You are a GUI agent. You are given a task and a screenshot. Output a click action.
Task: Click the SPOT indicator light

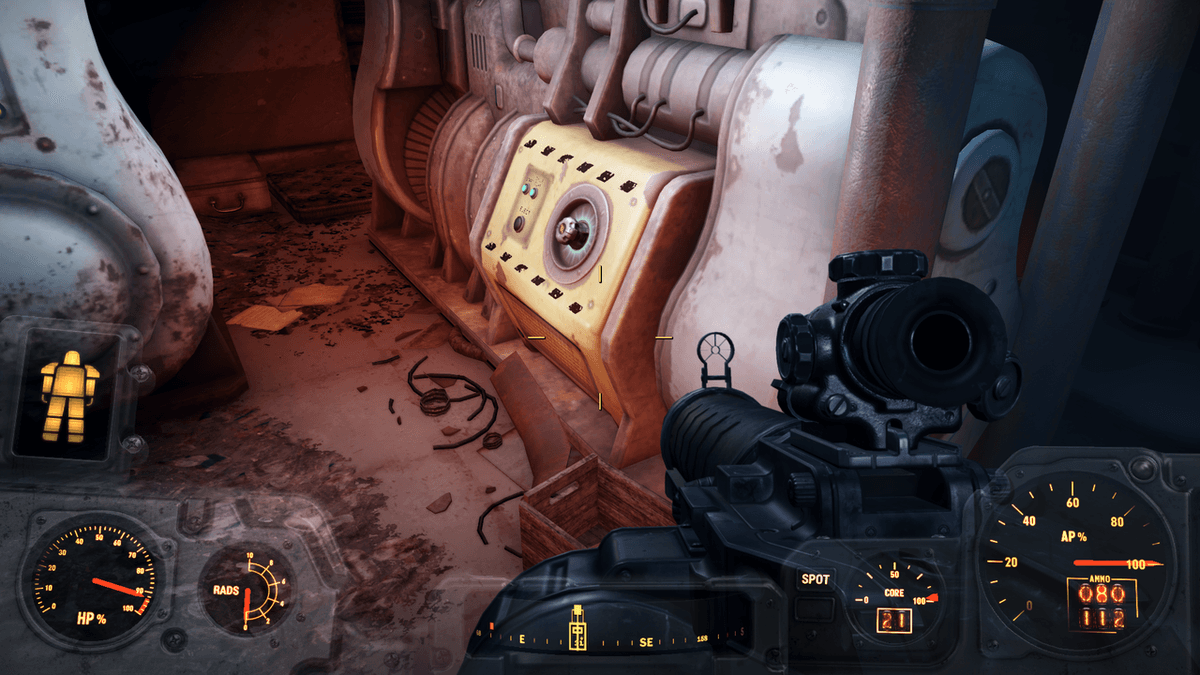813,579
